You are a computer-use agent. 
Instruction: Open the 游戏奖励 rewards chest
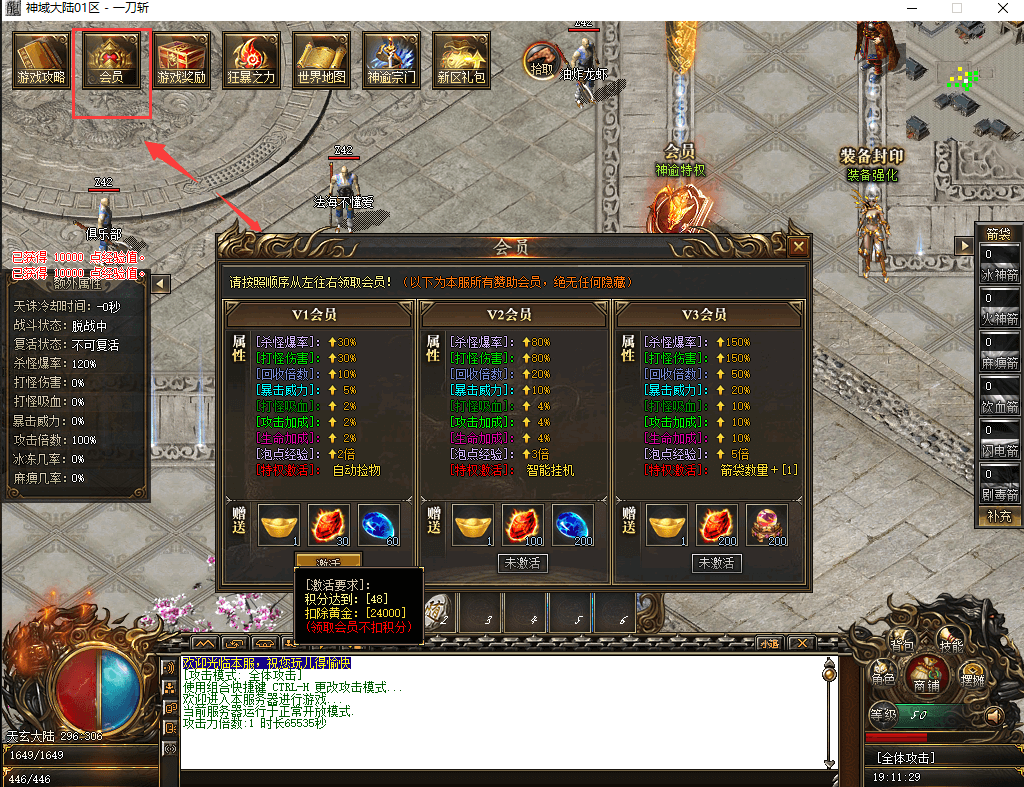[x=181, y=60]
